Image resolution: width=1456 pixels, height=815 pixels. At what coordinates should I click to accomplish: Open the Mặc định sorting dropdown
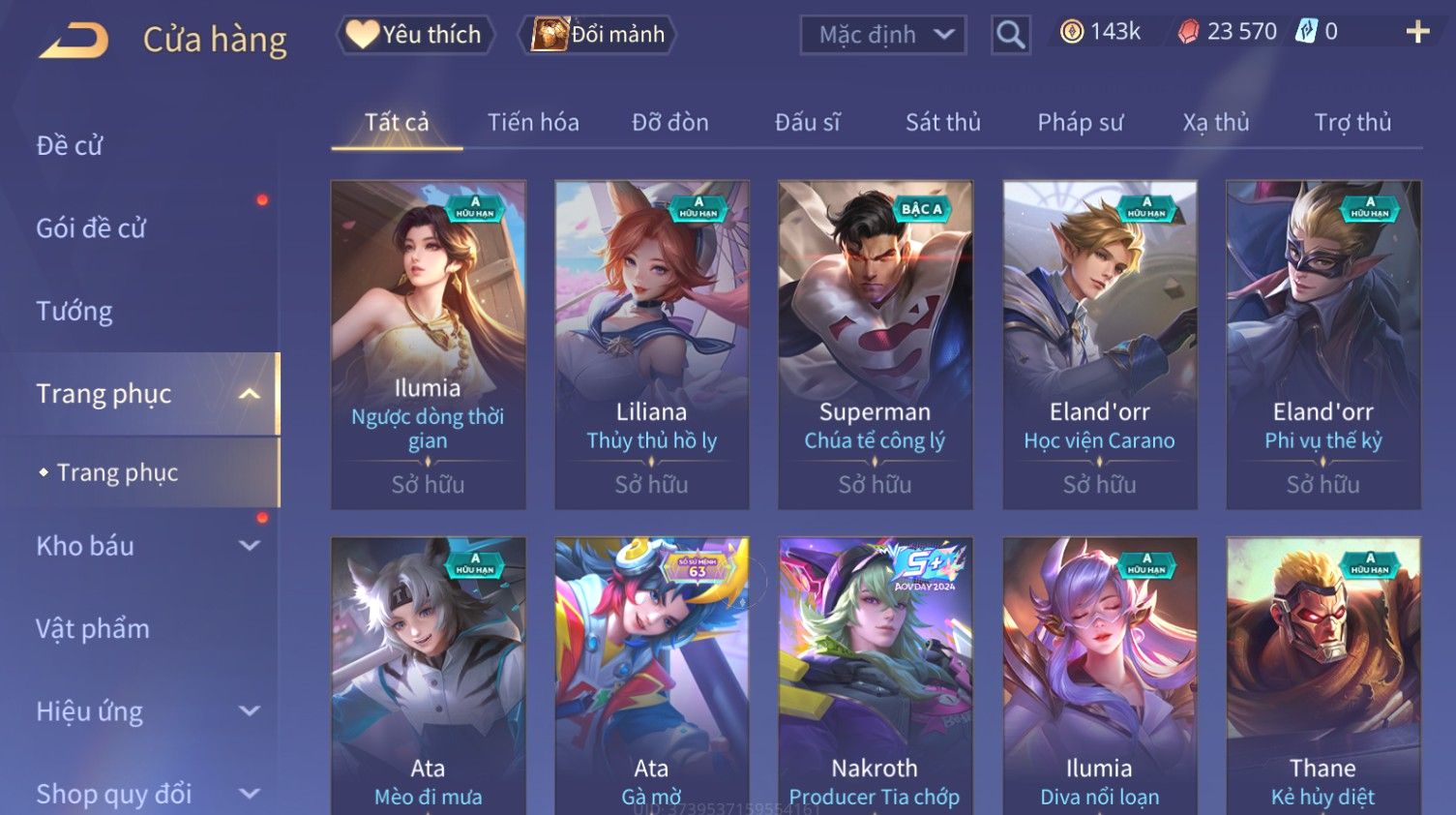click(x=882, y=36)
